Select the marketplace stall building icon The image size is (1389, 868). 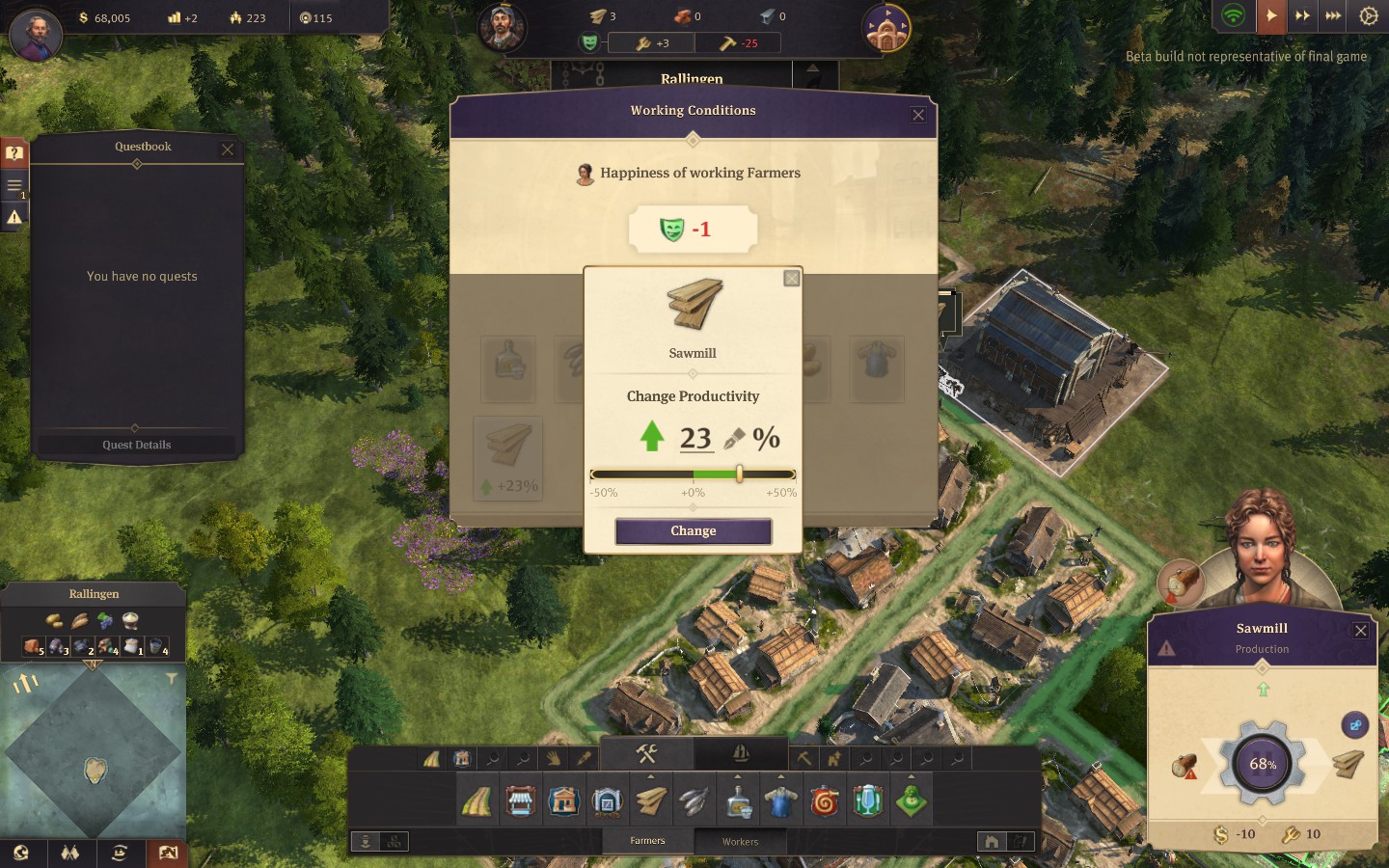(x=520, y=801)
